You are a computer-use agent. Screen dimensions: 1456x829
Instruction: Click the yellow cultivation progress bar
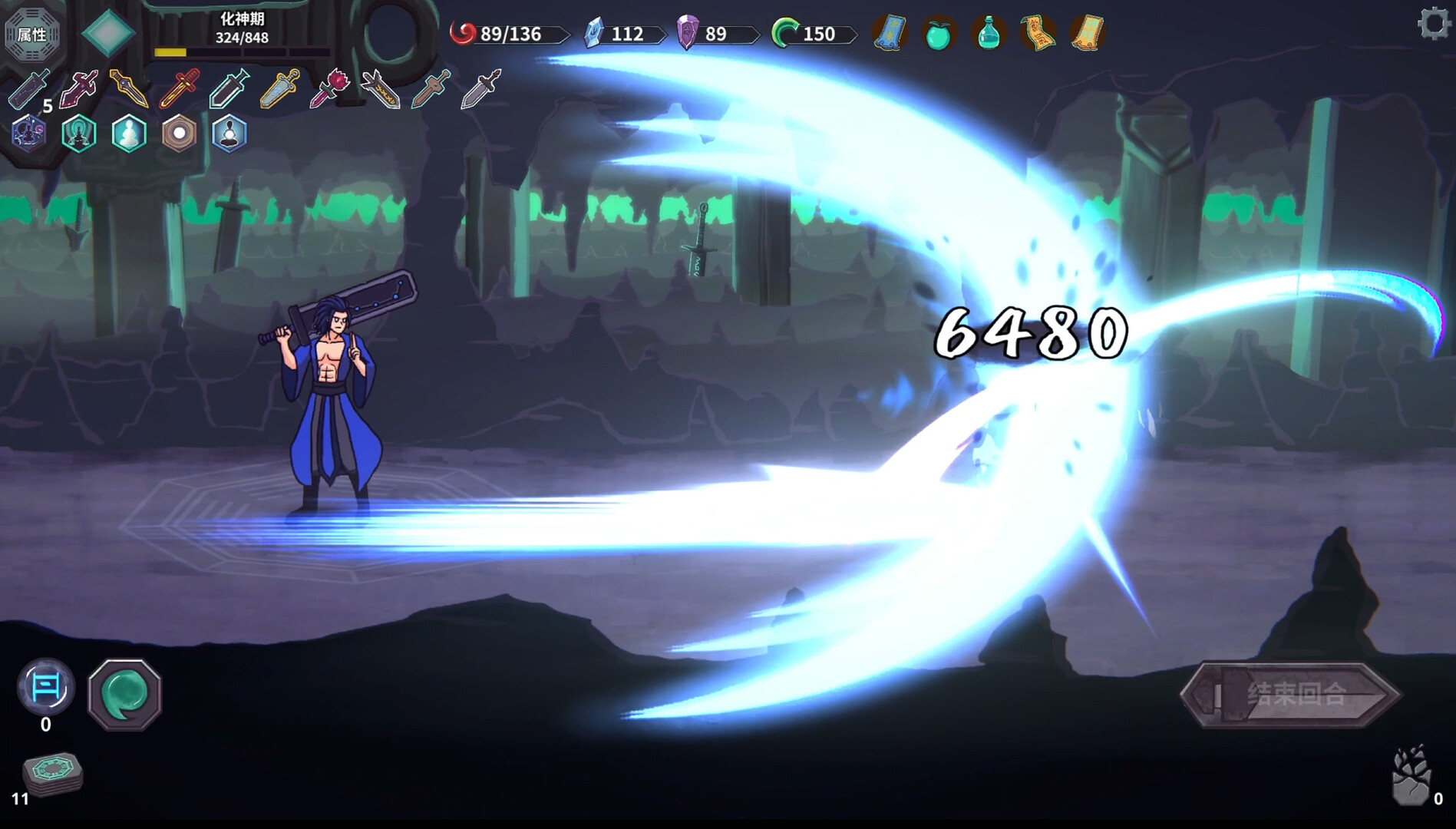[x=170, y=52]
